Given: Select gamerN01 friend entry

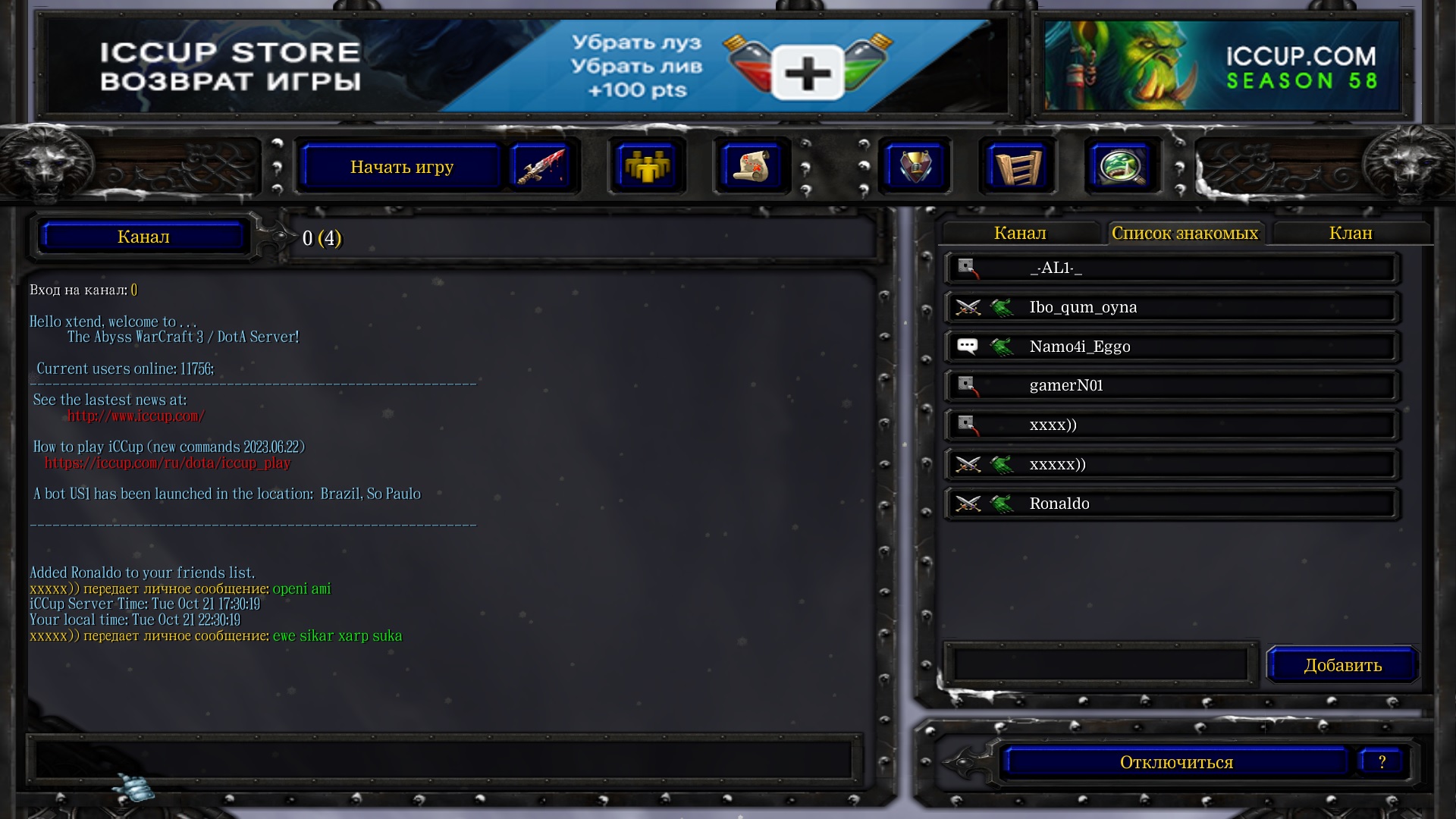Looking at the screenshot, I should [1171, 386].
